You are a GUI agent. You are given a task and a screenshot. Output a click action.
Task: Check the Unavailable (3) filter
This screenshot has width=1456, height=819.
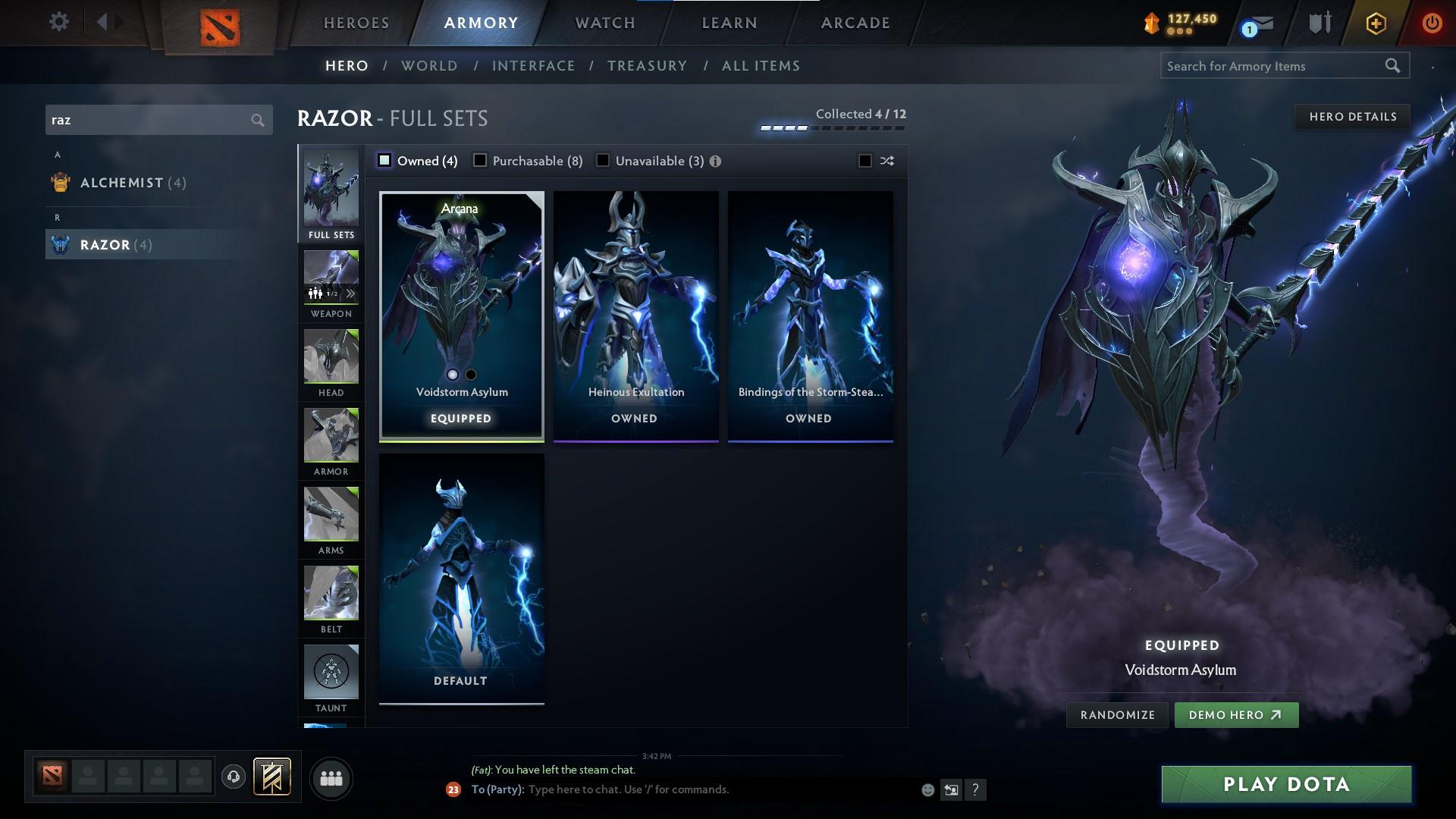603,161
